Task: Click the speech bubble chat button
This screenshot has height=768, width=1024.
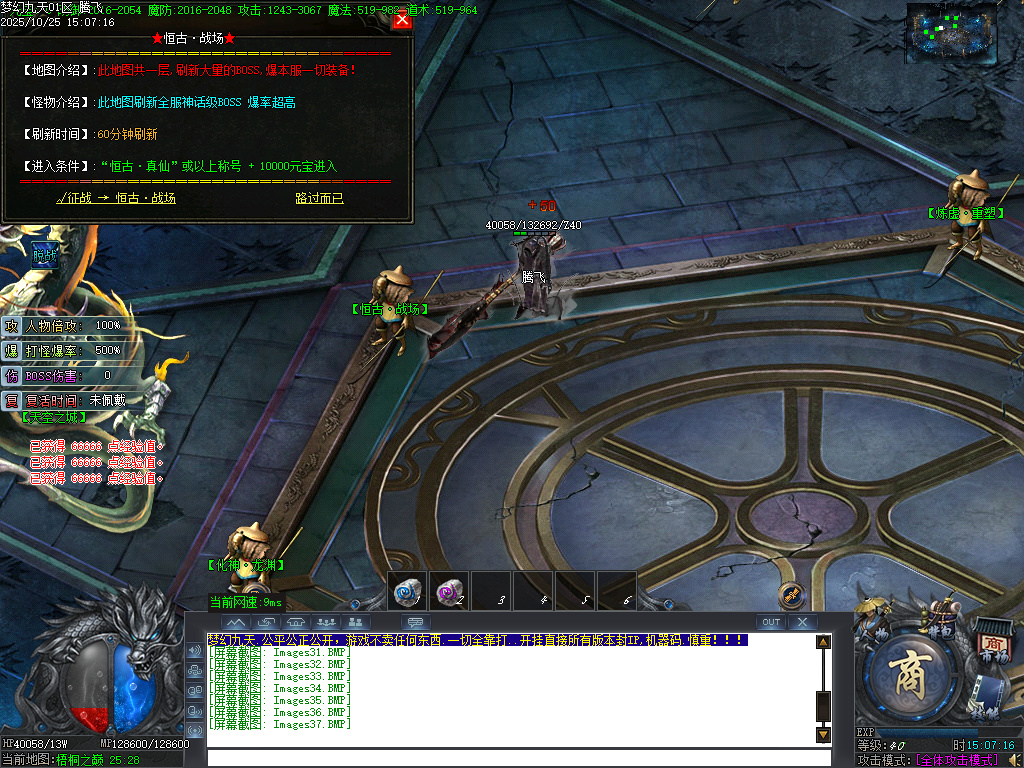Action: point(415,622)
